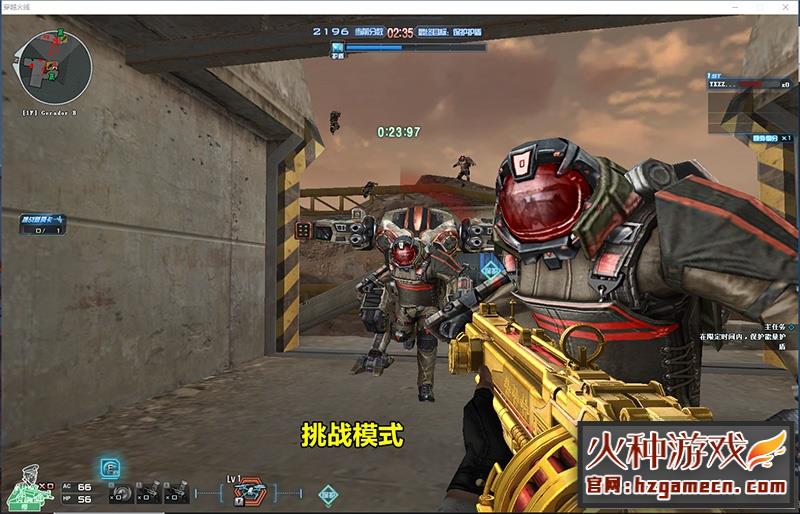Image resolution: width=800 pixels, height=514 pixels.
Task: Select the teal hexagon item icon
Action: (328, 494)
